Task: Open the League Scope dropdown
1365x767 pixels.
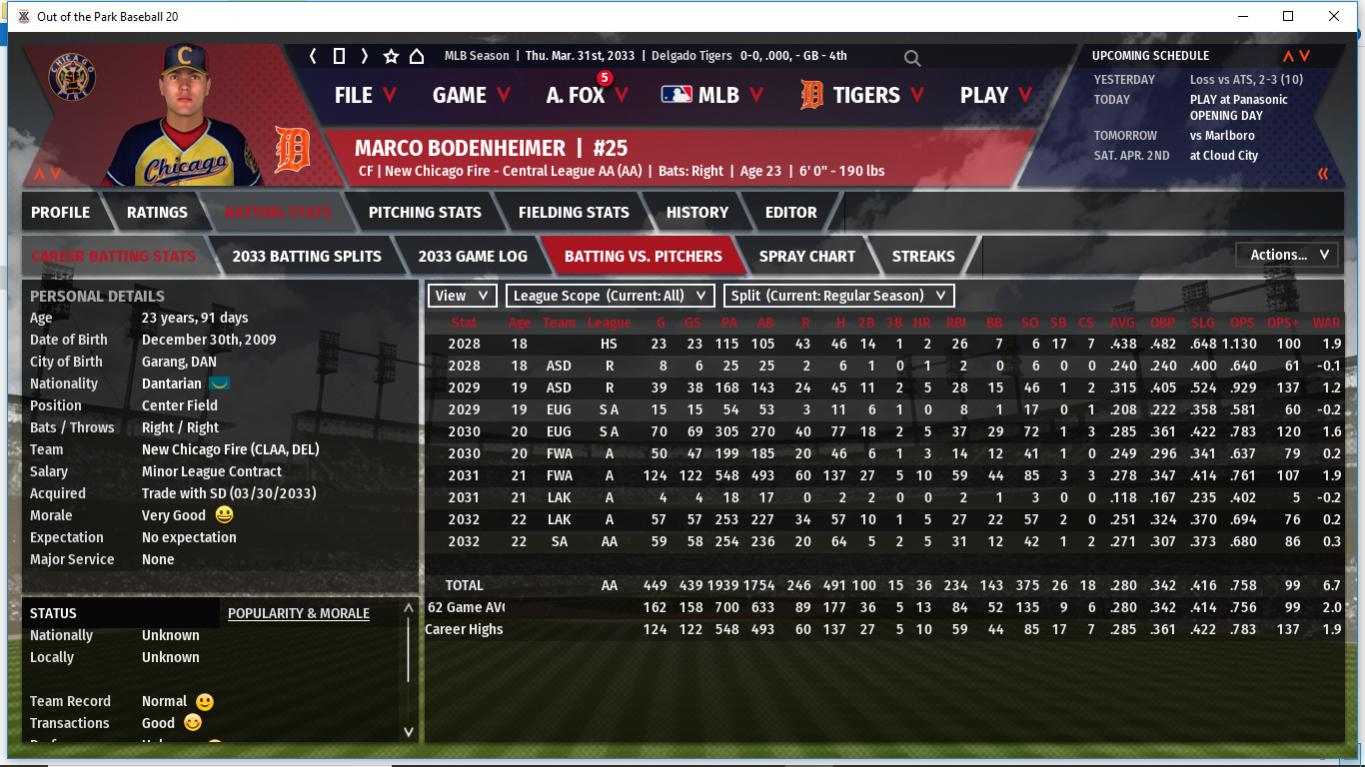Action: click(610, 296)
